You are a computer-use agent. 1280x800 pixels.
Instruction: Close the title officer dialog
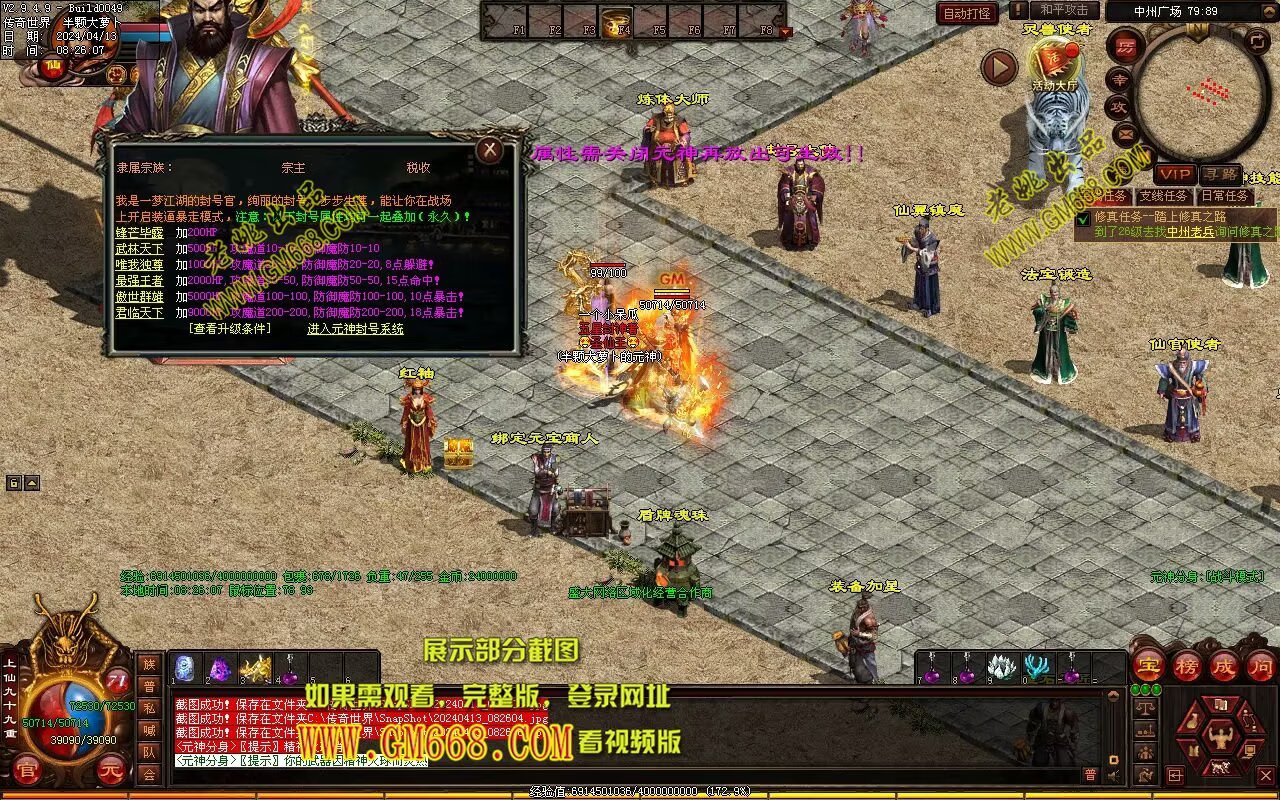point(489,151)
